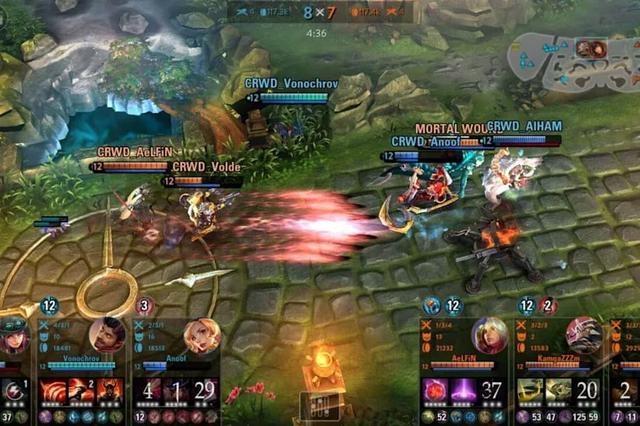Click AeLFiN's ultimate showing 37 cooldown
The height and width of the screenshot is (426, 640).
[491, 390]
